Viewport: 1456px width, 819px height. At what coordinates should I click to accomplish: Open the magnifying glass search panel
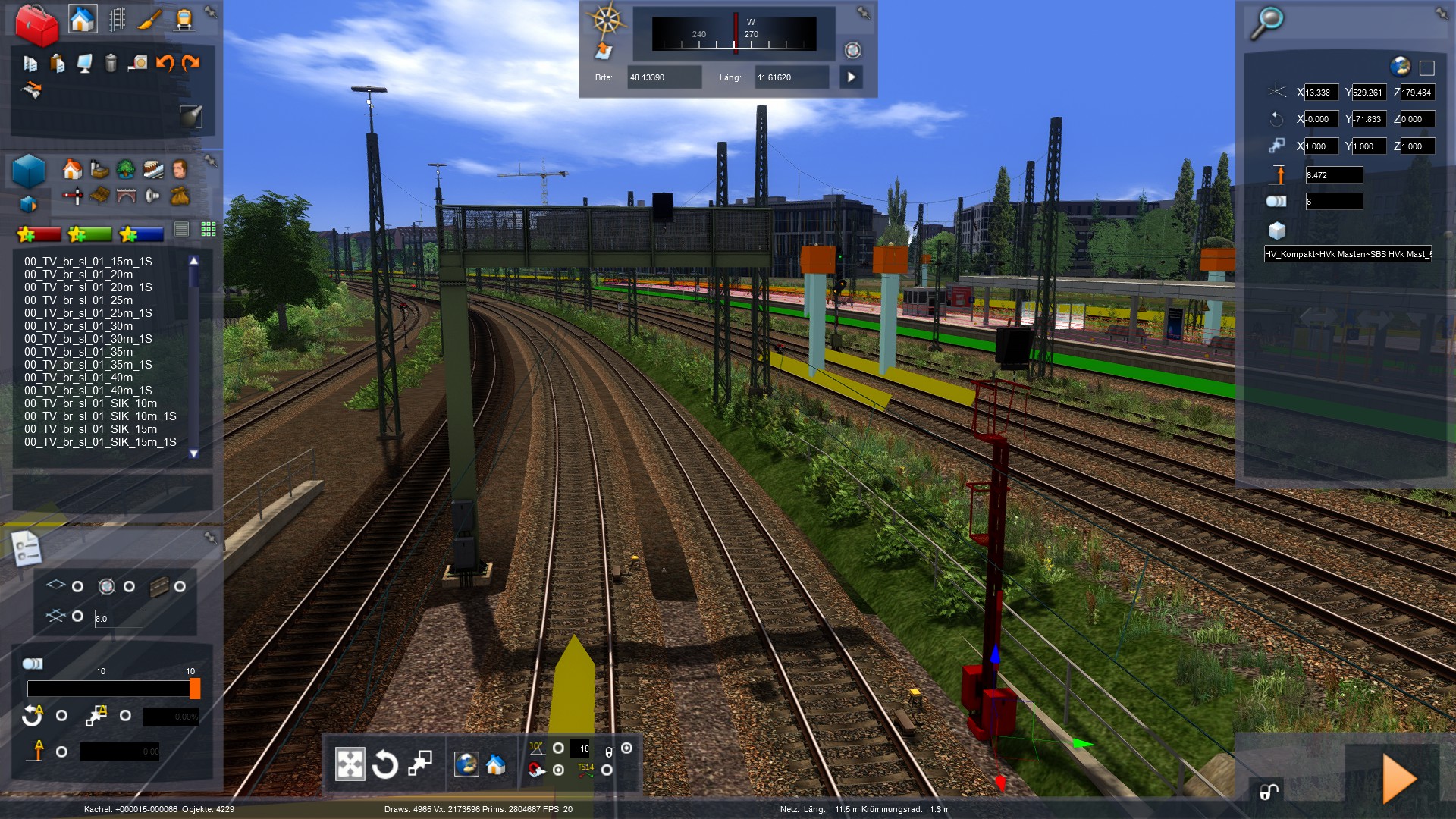[x=1266, y=22]
